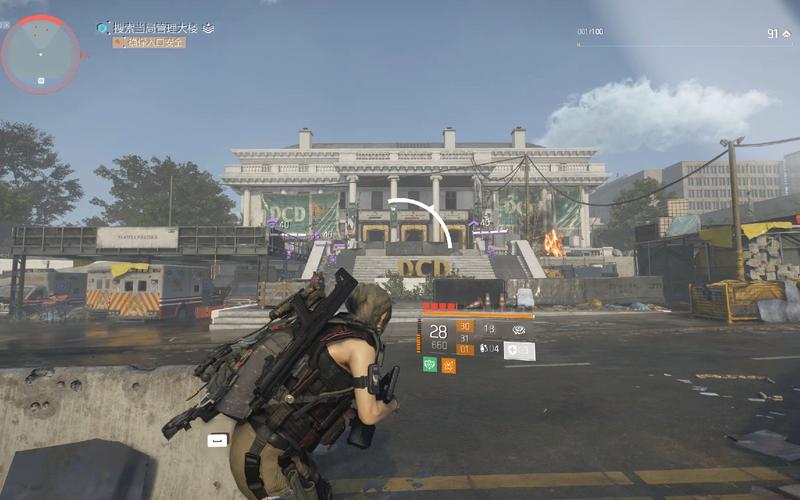
Task: Click the orange highlighted sub-objective label
Action: (x=149, y=42)
